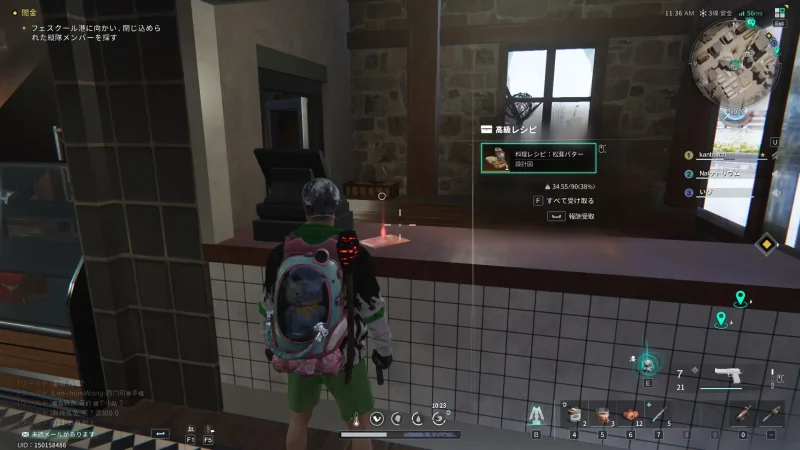Open the chat input box
The width and height of the screenshot is (800, 450).
point(159,432)
